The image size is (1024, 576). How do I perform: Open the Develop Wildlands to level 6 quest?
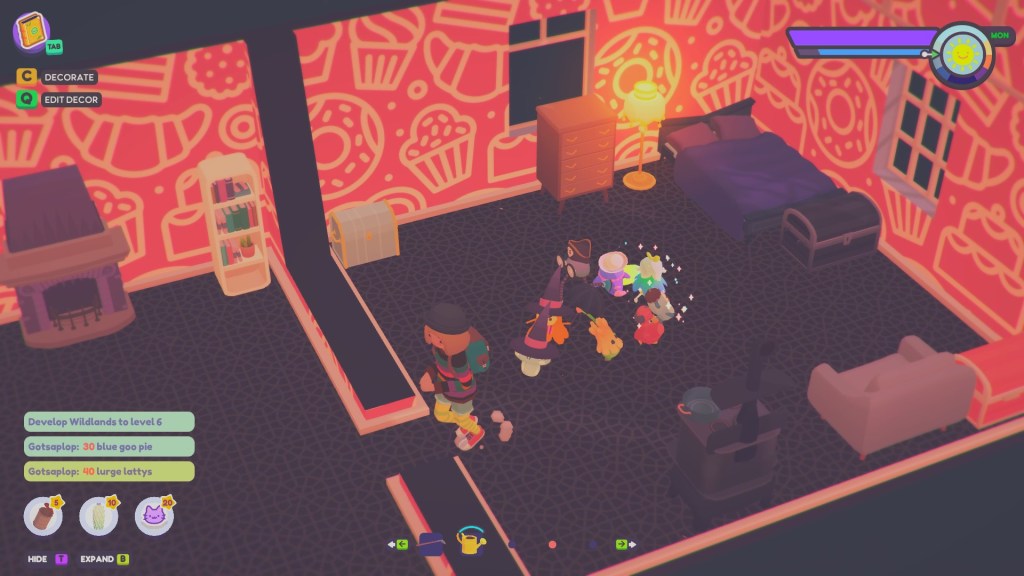pos(109,422)
